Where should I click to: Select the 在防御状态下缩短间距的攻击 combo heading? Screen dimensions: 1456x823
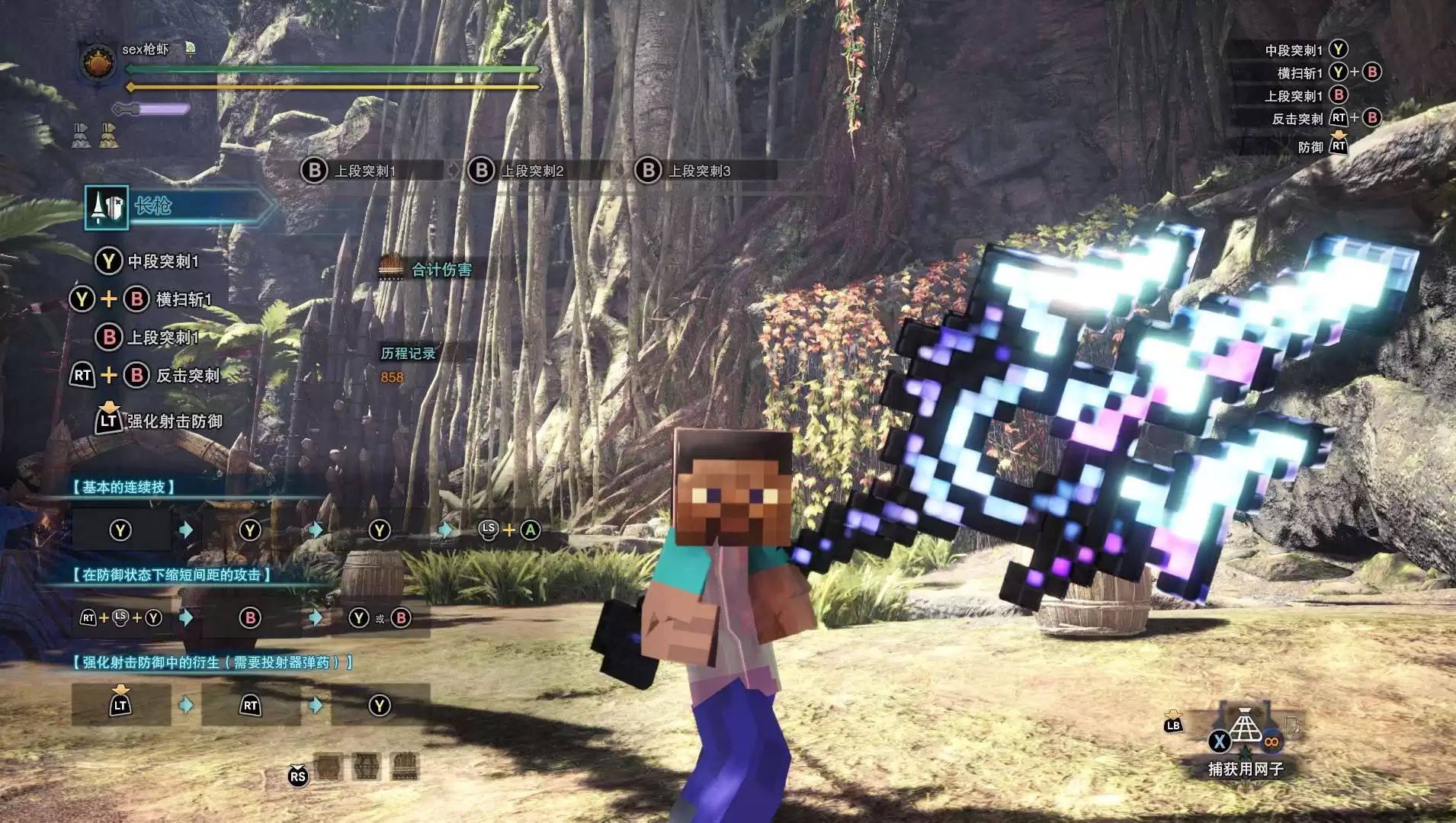[172, 575]
